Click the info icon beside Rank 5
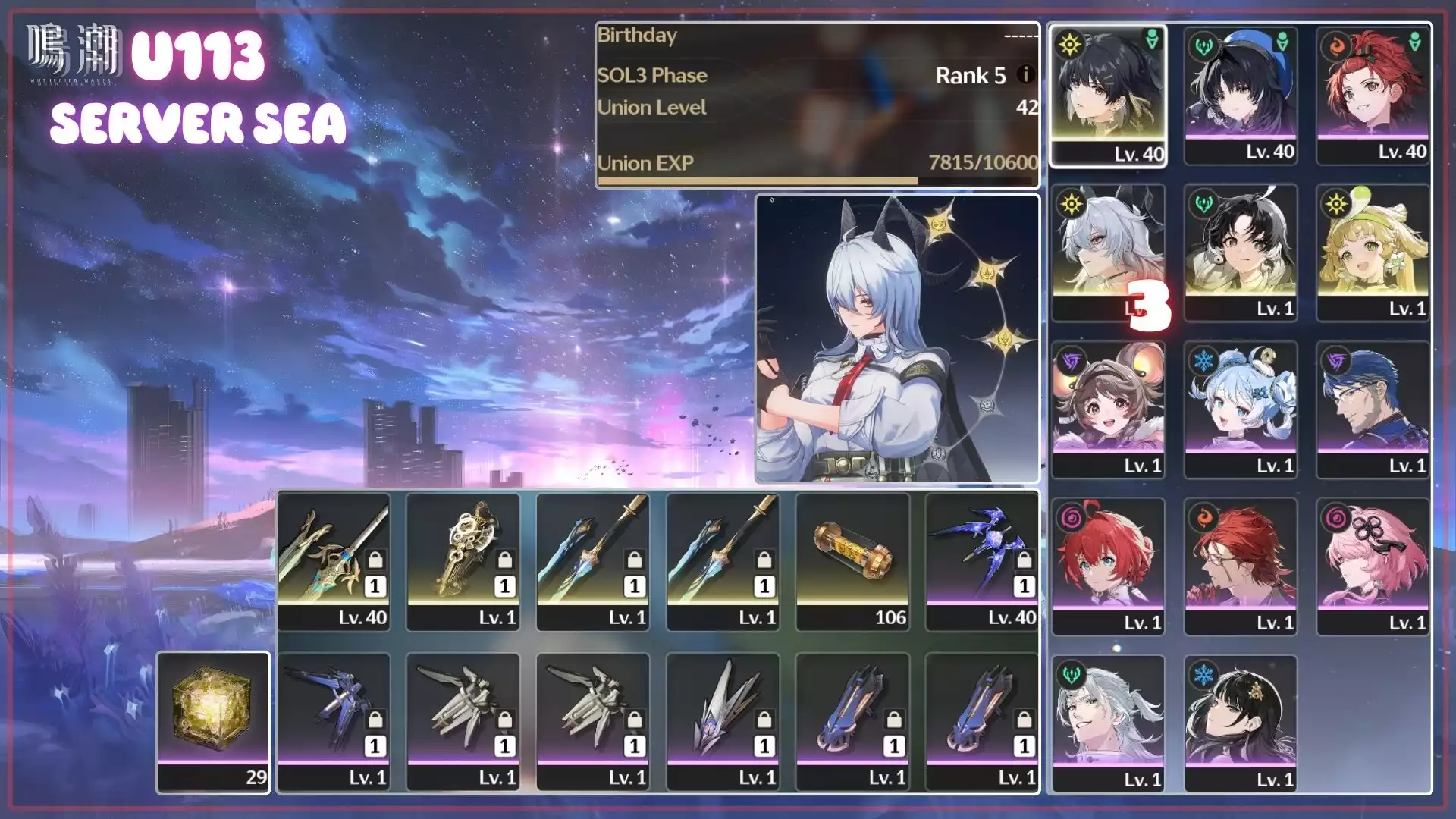 [x=1025, y=74]
